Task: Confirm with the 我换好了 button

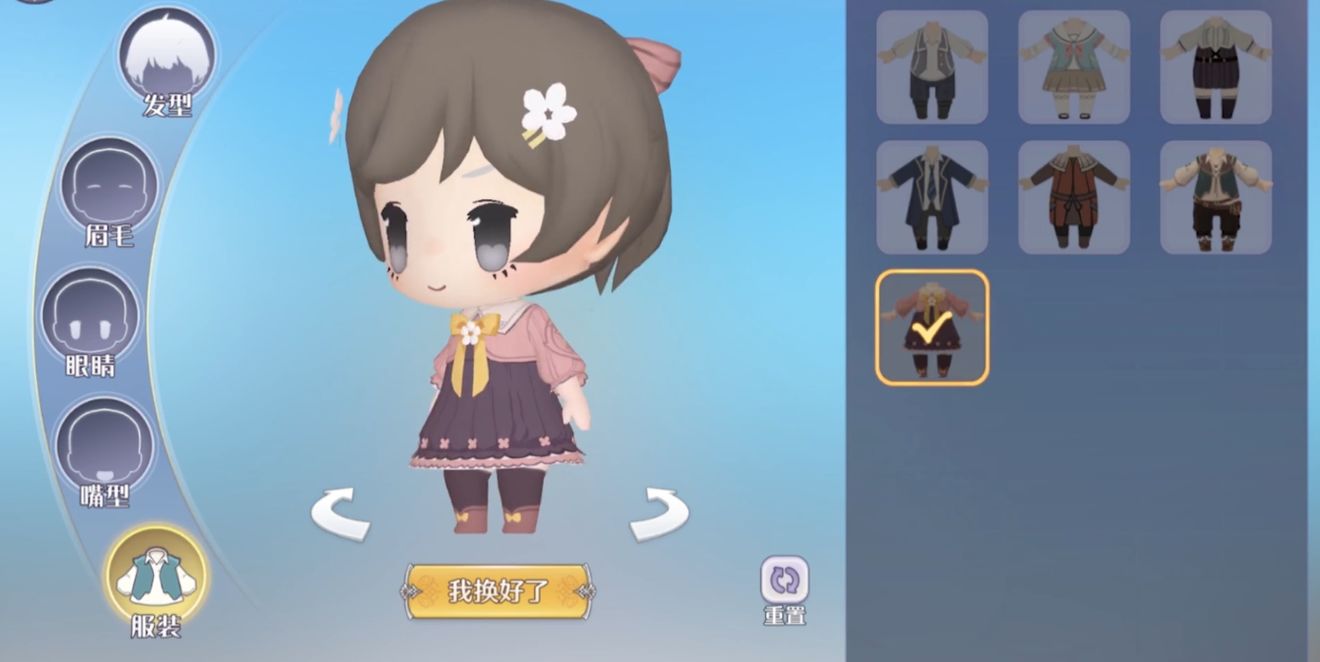Action: tap(498, 591)
